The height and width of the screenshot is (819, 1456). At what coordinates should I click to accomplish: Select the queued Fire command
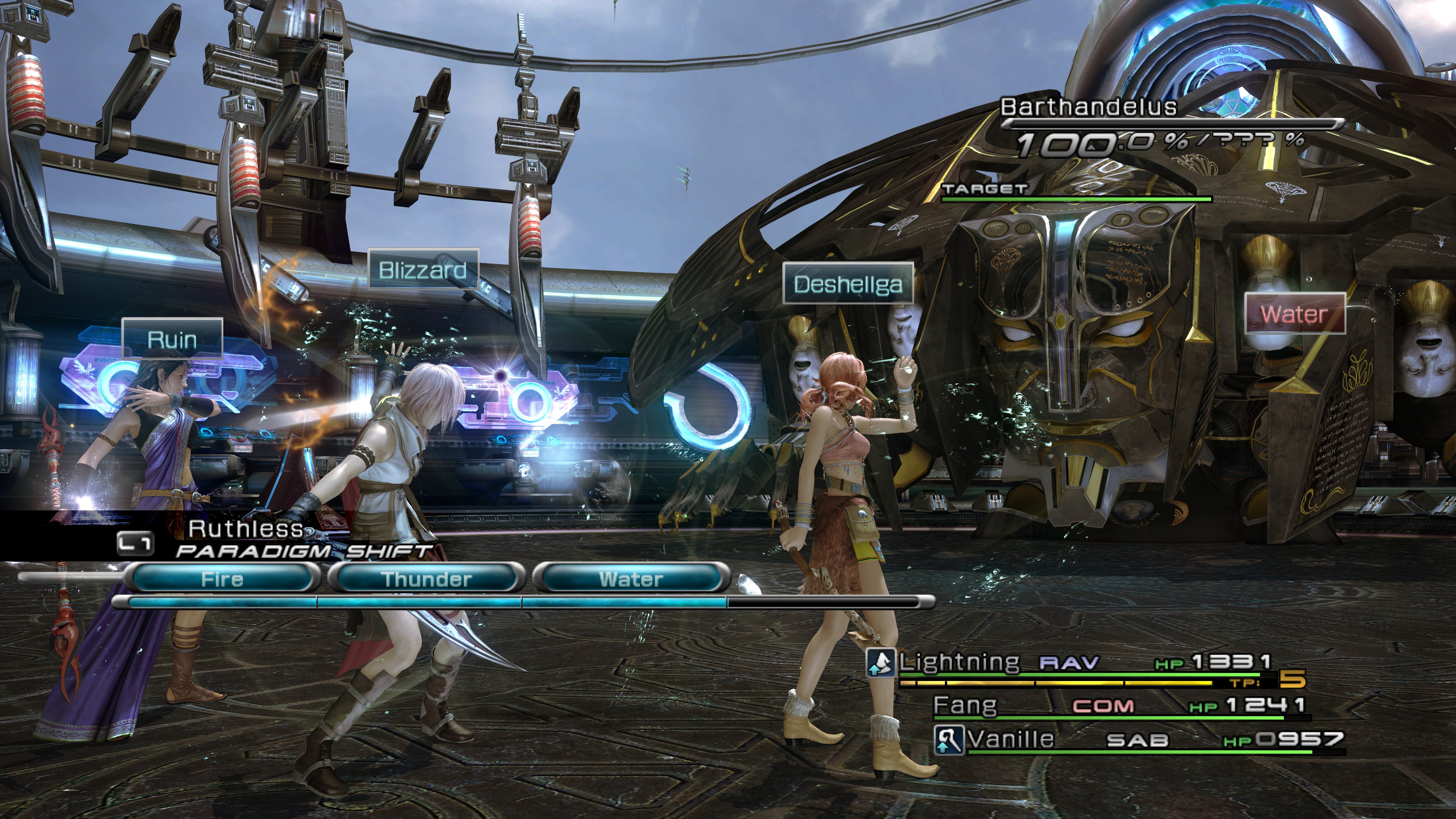point(222,579)
